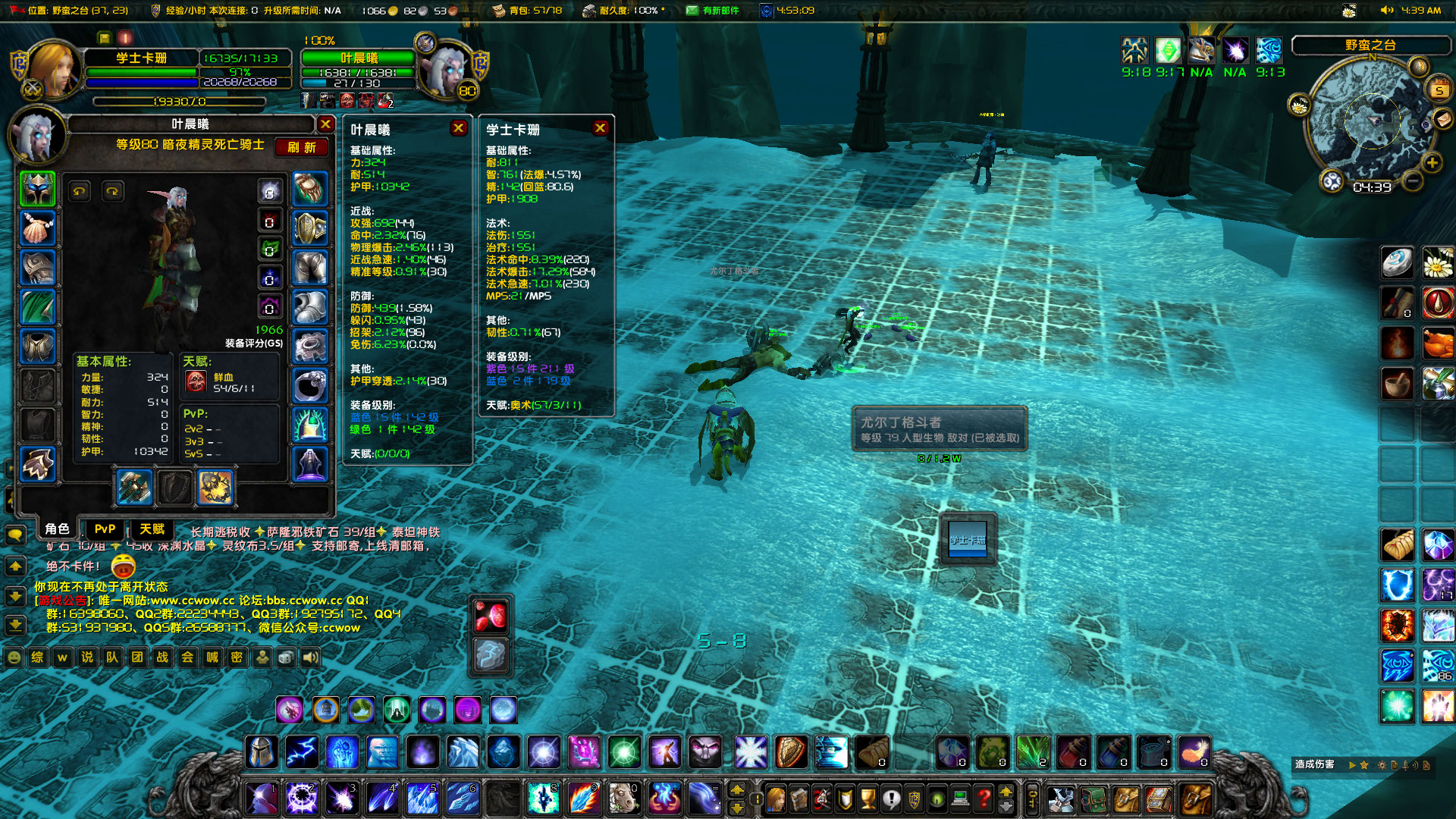Viewport: 1456px width, 819px height.
Task: Toggle the 密 whisper chat channel button
Action: pos(237,657)
